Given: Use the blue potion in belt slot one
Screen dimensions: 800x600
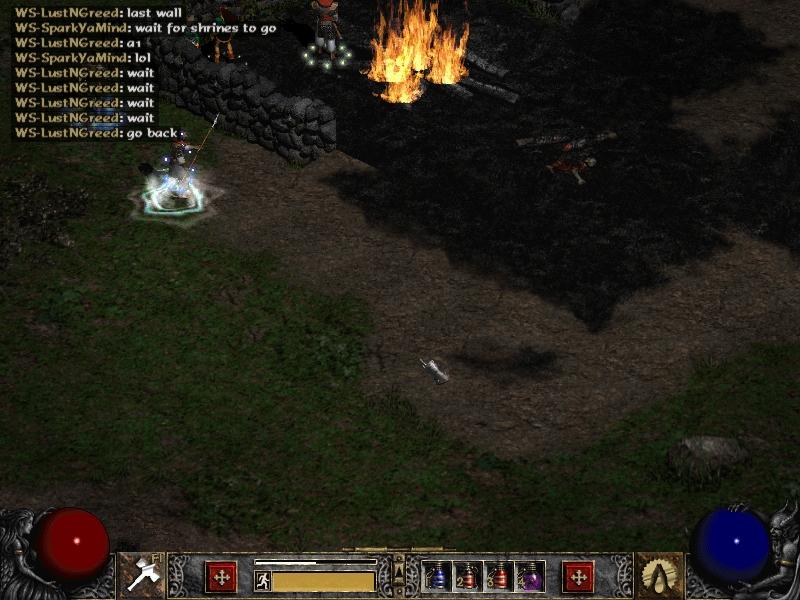Looking at the screenshot, I should (438, 576).
